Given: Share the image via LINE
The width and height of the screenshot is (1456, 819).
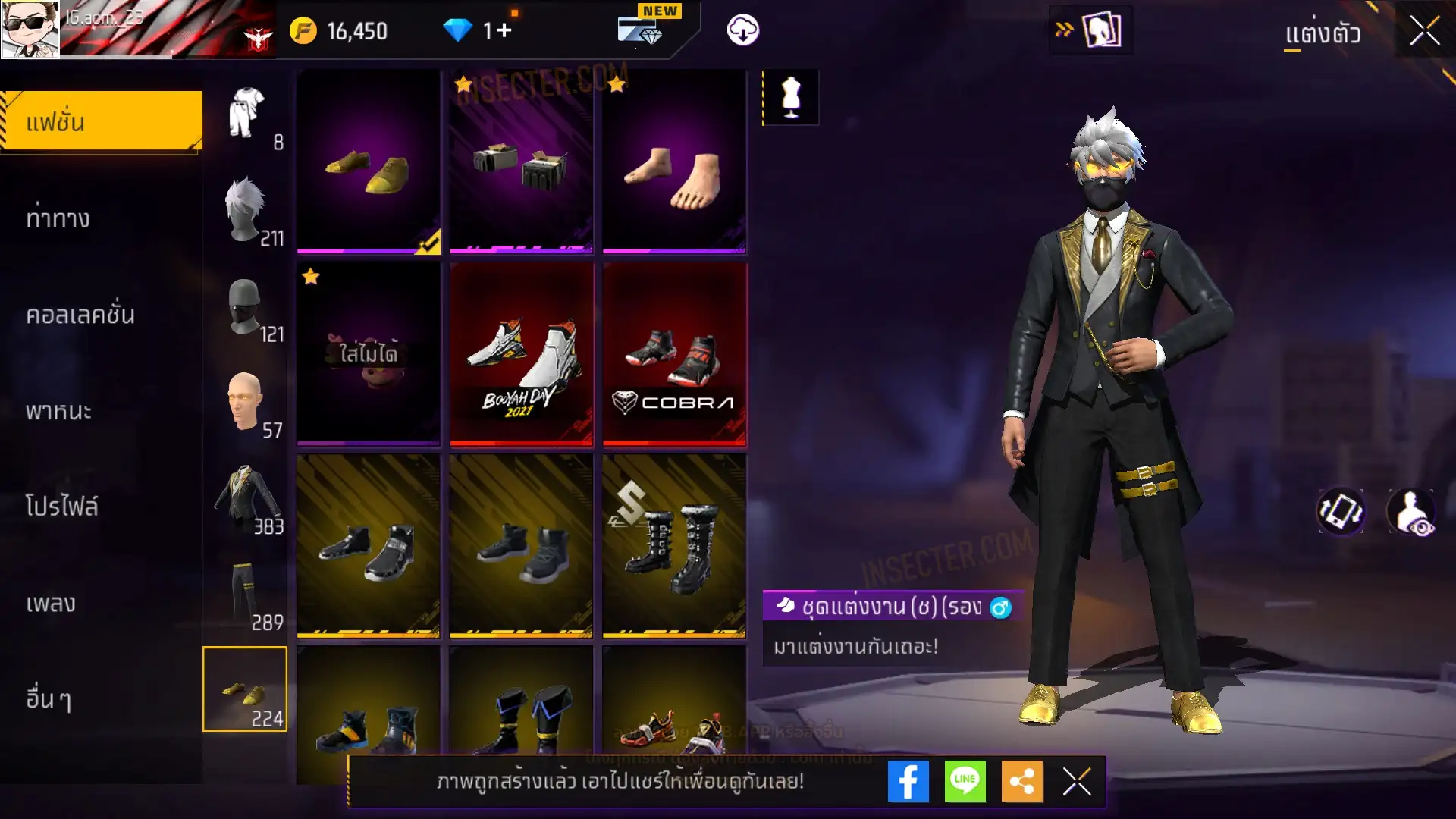Looking at the screenshot, I should (965, 781).
